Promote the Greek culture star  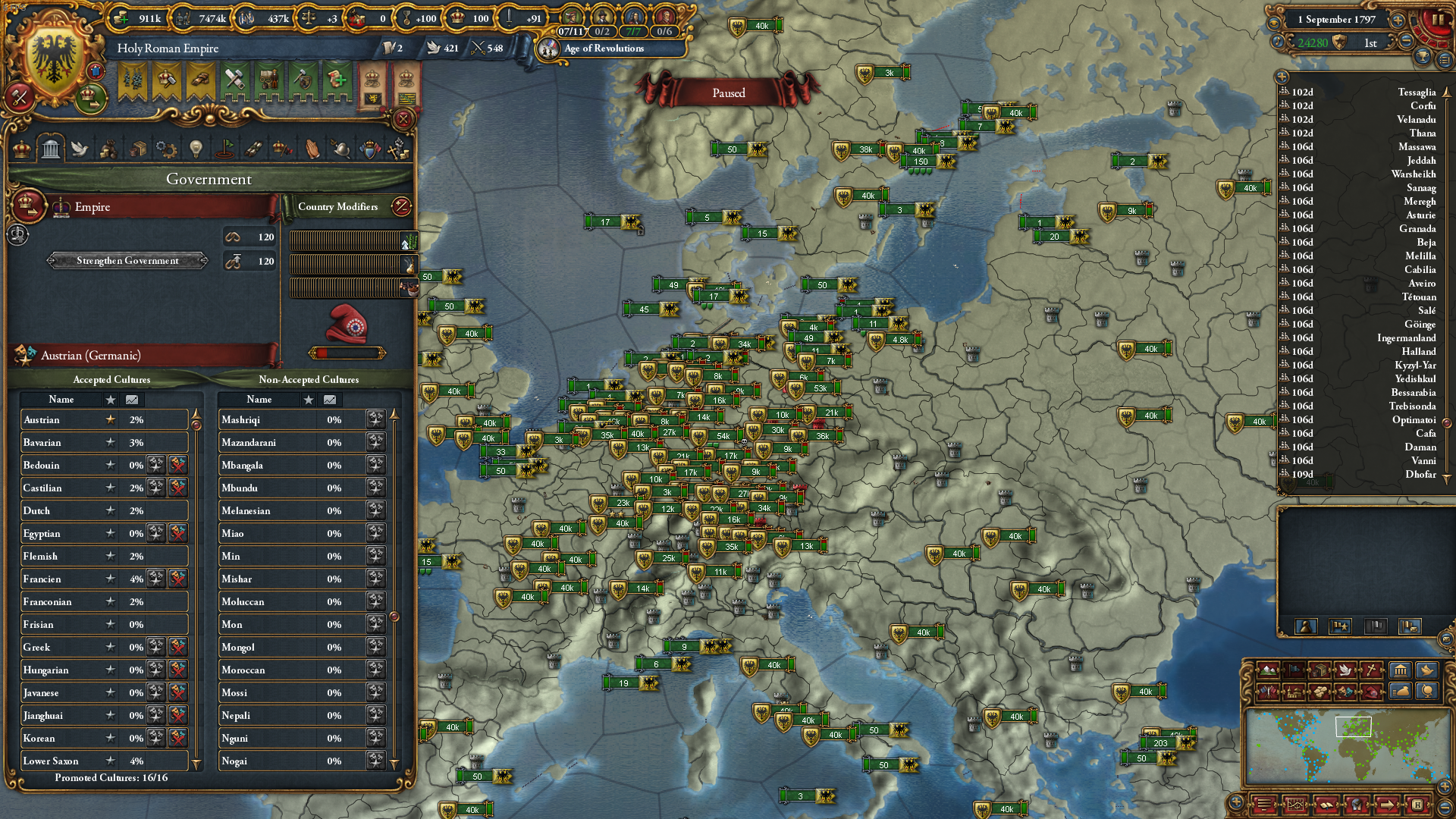click(x=111, y=647)
